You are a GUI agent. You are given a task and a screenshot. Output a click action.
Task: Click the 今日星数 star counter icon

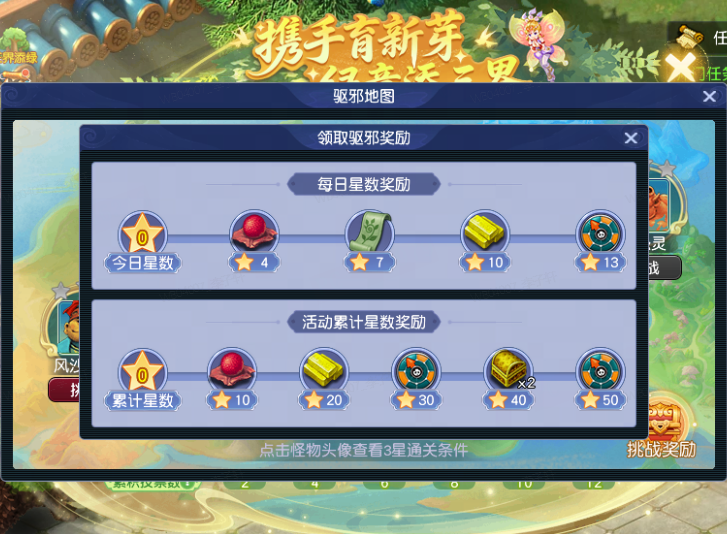click(143, 236)
